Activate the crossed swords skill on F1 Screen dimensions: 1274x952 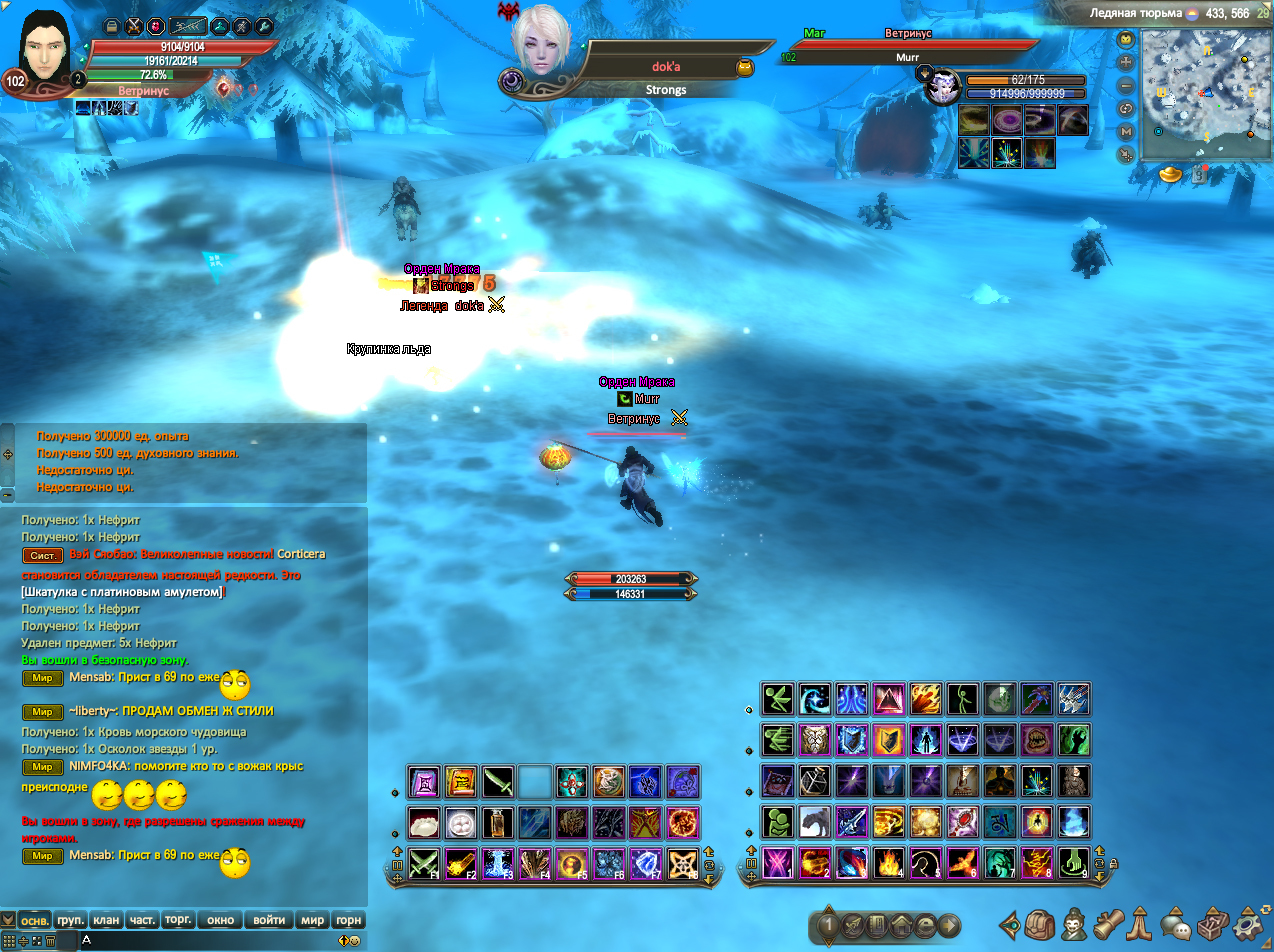click(x=425, y=862)
